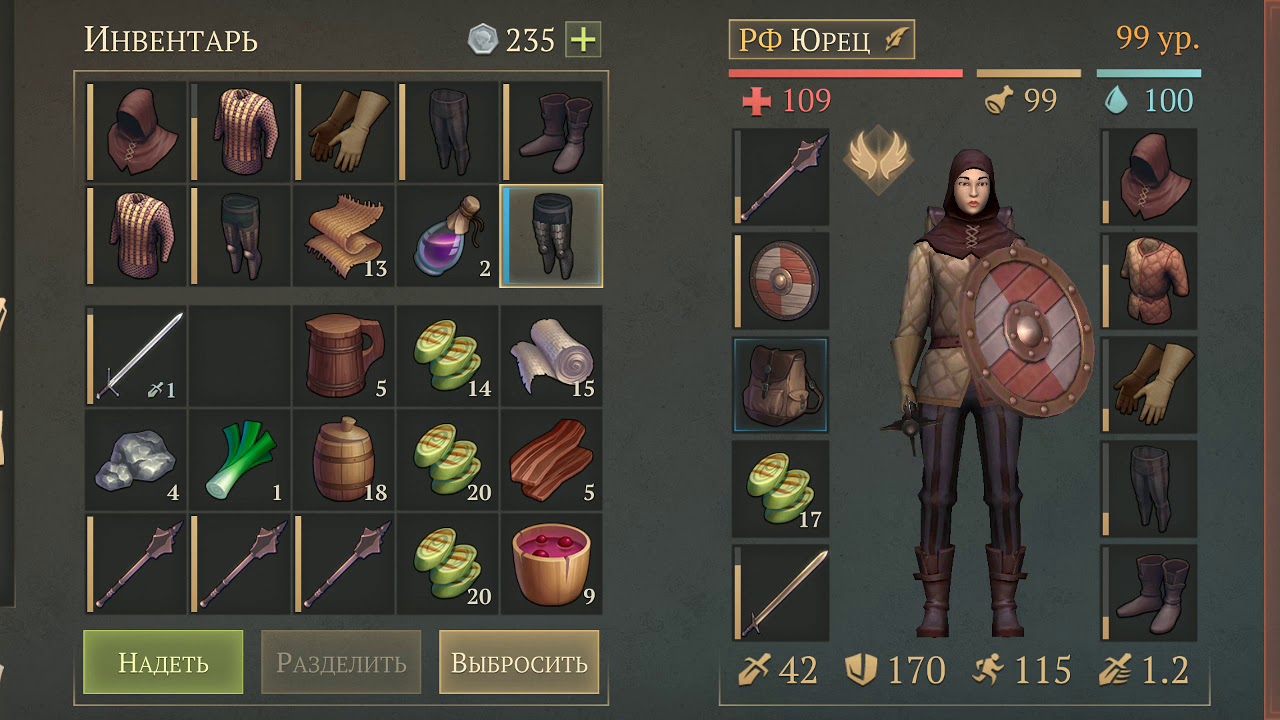Choose the berry bowl stack of 9
Image resolution: width=1280 pixels, height=720 pixels.
click(x=551, y=564)
